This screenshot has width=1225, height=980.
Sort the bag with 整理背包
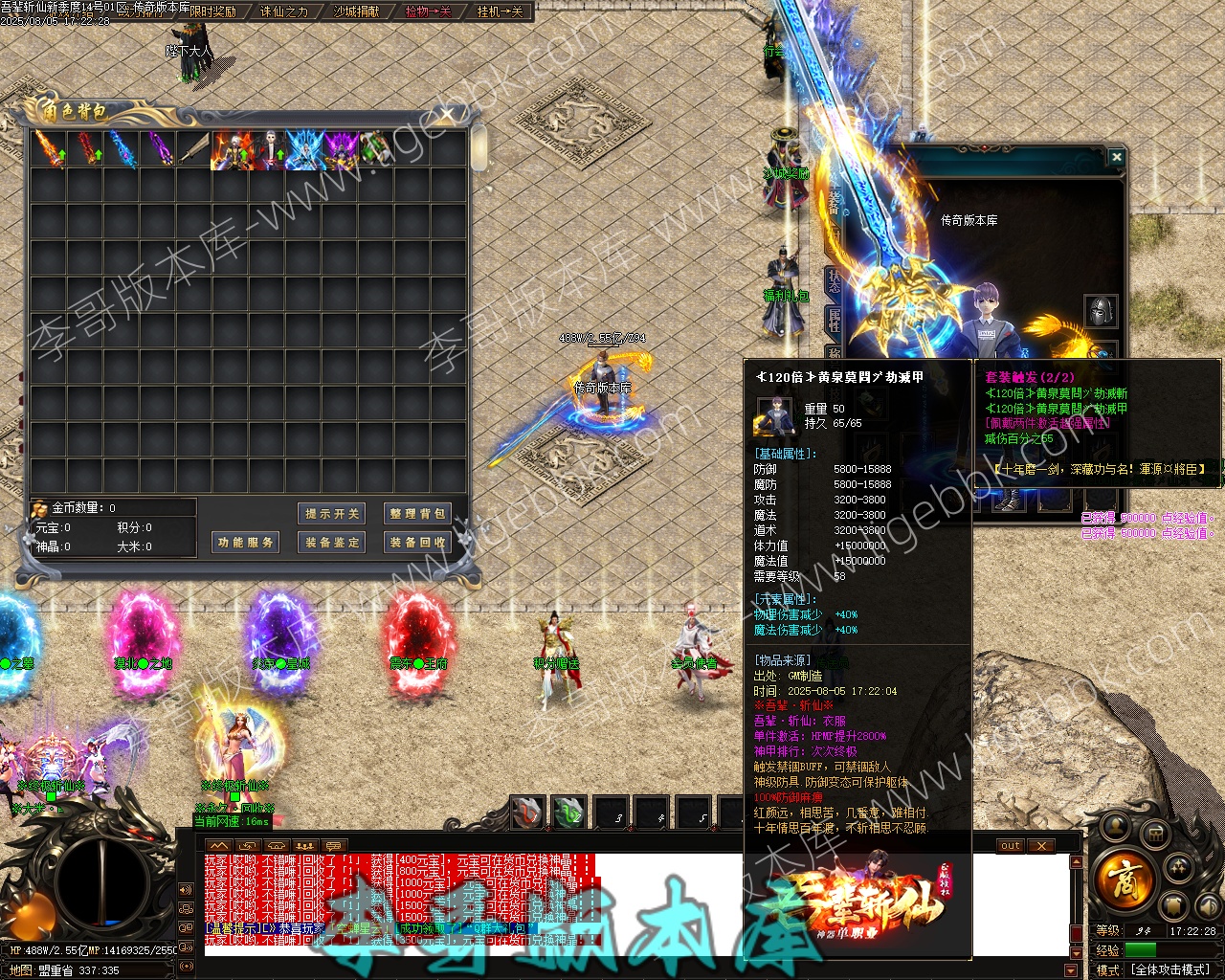416,514
